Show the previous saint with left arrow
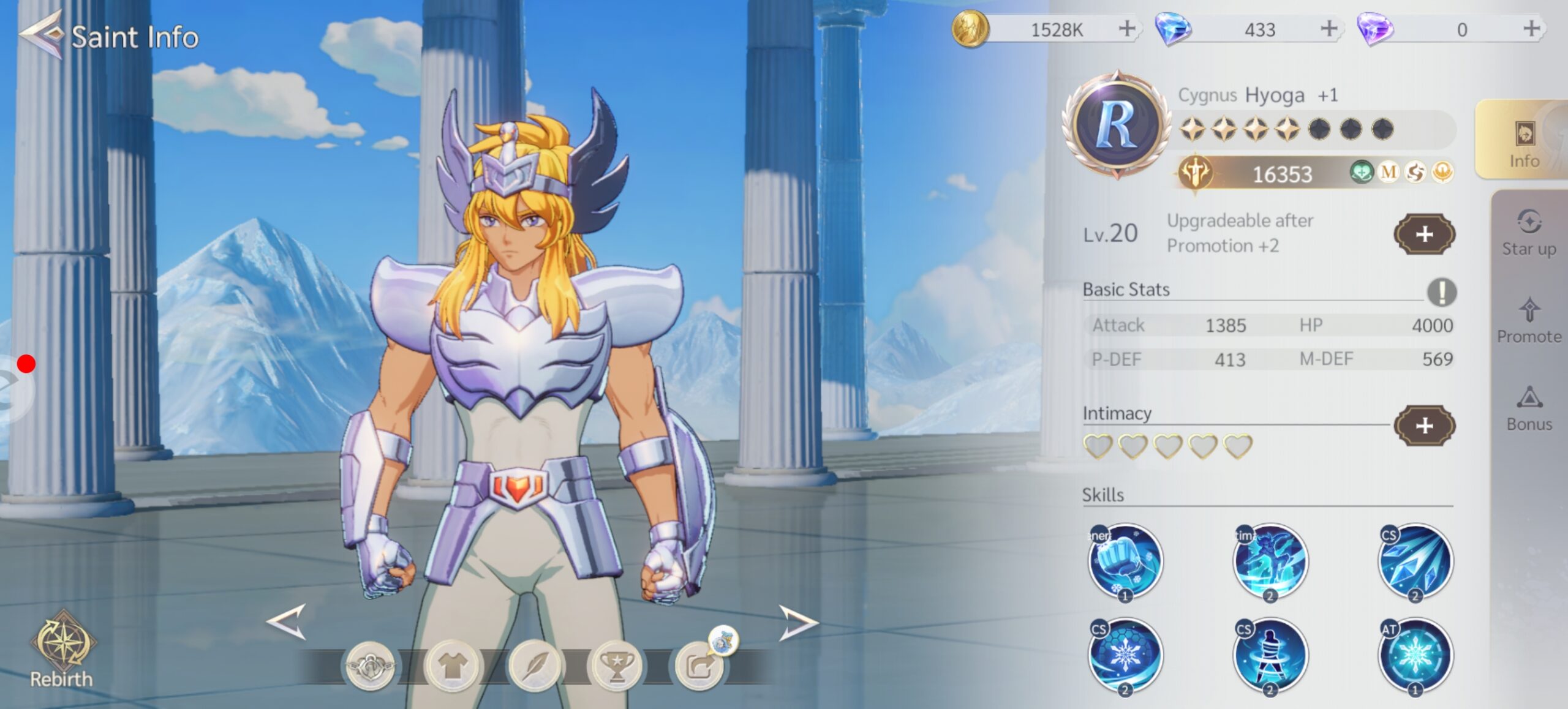 coord(287,622)
